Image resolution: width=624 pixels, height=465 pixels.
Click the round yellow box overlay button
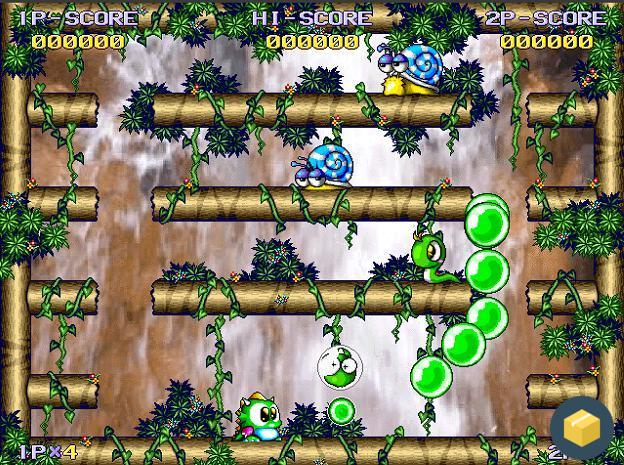pyautogui.click(x=581, y=427)
